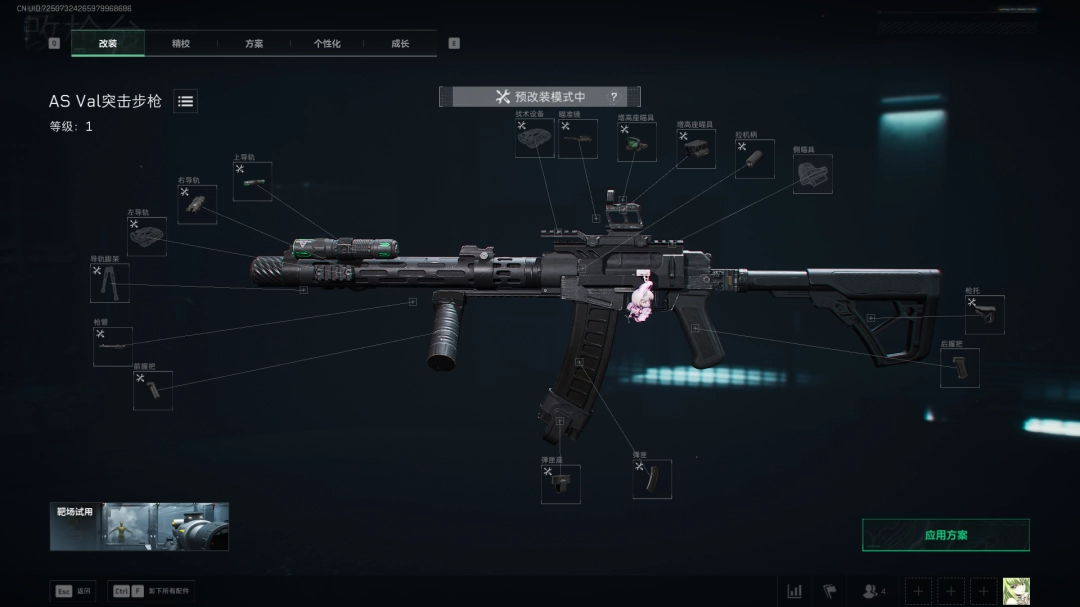Open the 左导轨 attachment slot
Viewport: 1080px width, 607px height.
click(x=147, y=237)
